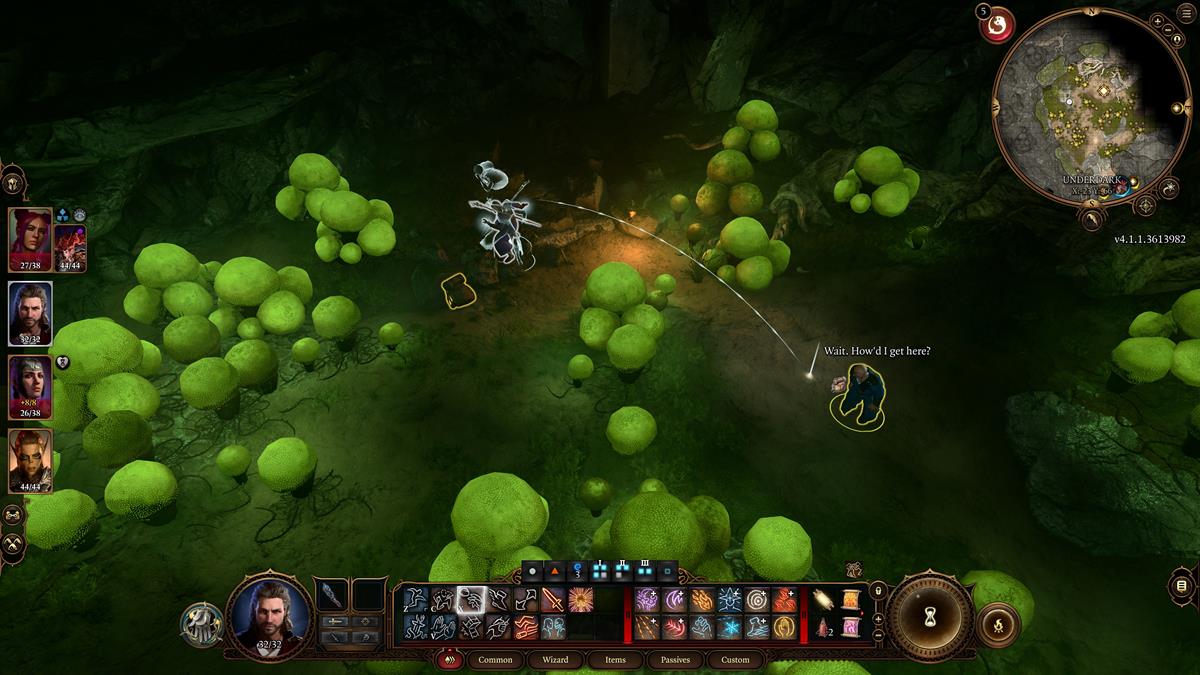Viewport: 1200px width, 675px height.
Task: Click the red notification icon with counter
Action: click(996, 25)
